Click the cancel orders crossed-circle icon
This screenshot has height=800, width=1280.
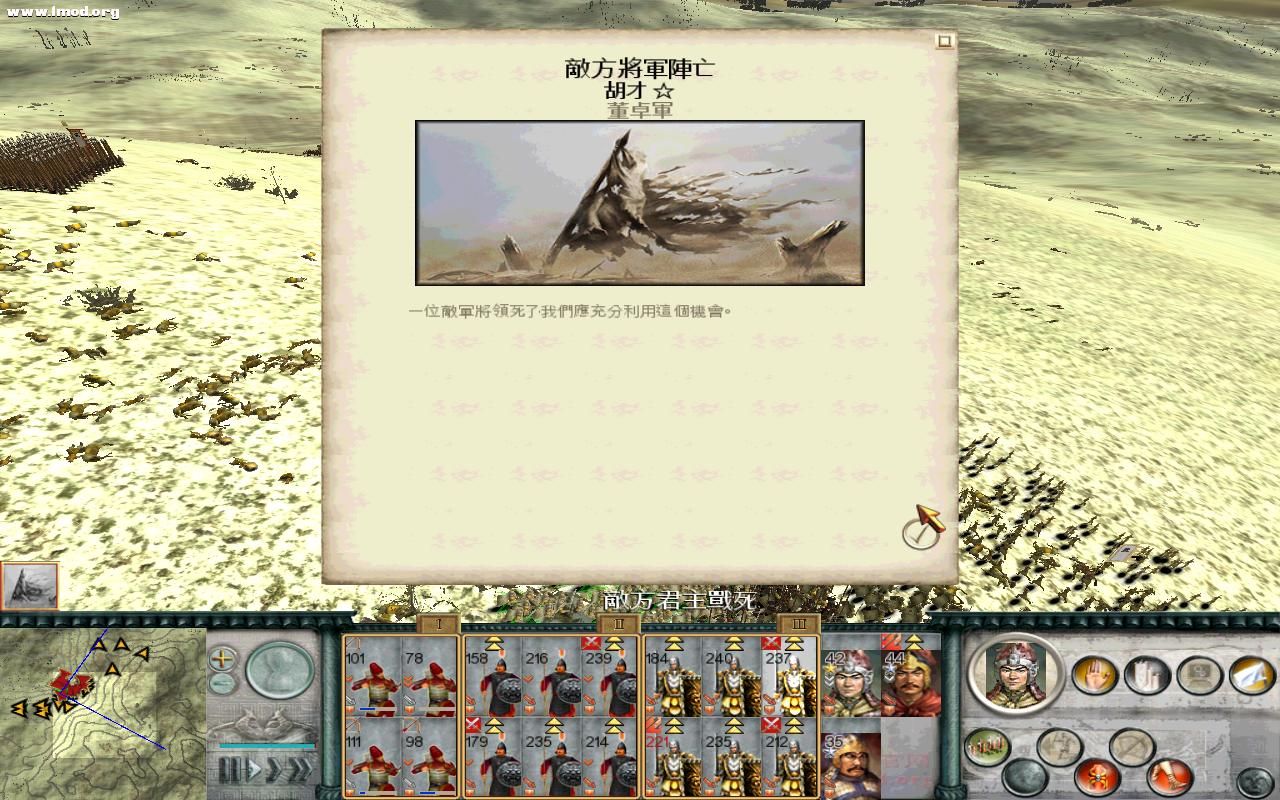(1130, 746)
